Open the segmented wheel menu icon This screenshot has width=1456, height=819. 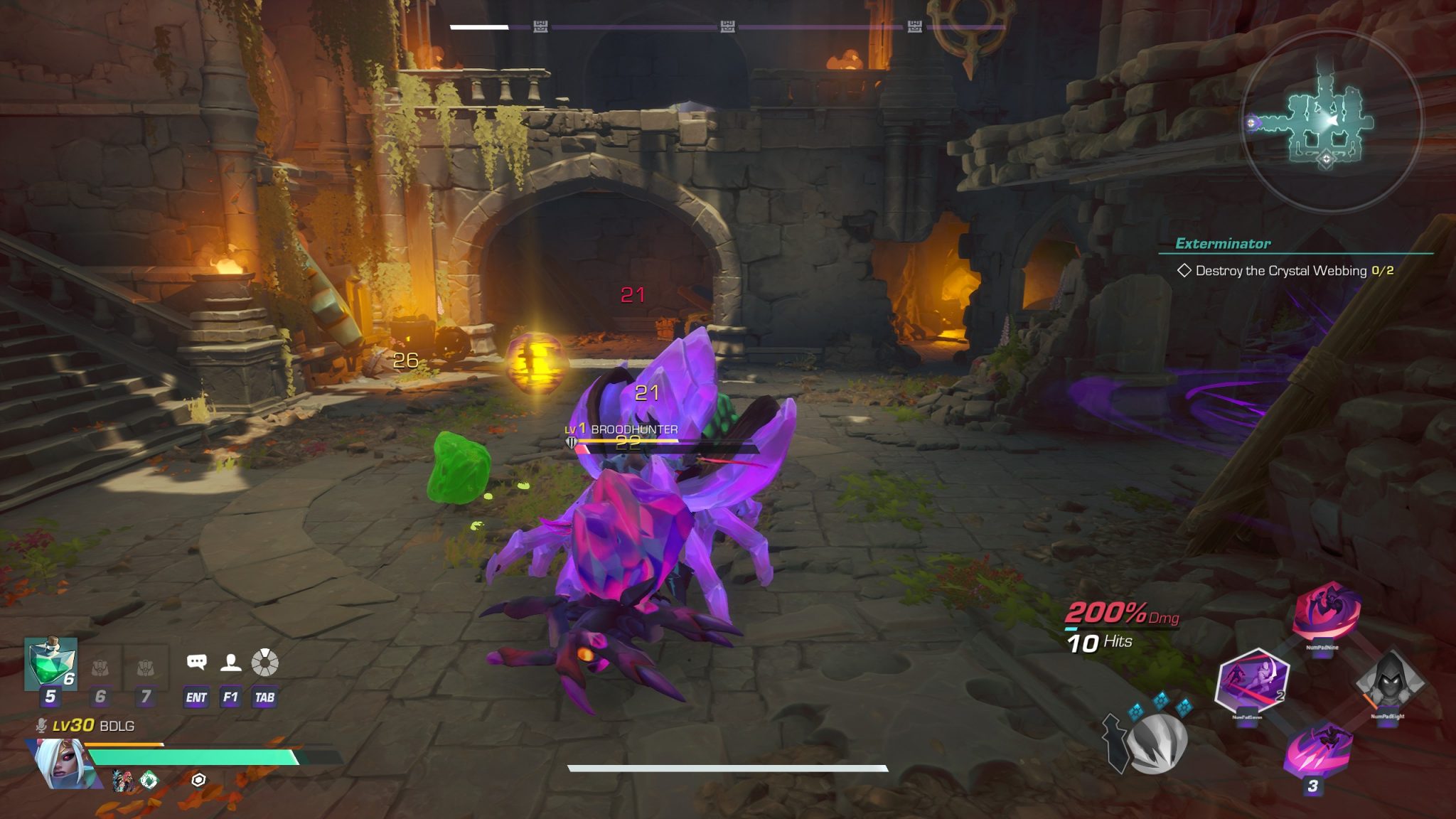(x=264, y=663)
